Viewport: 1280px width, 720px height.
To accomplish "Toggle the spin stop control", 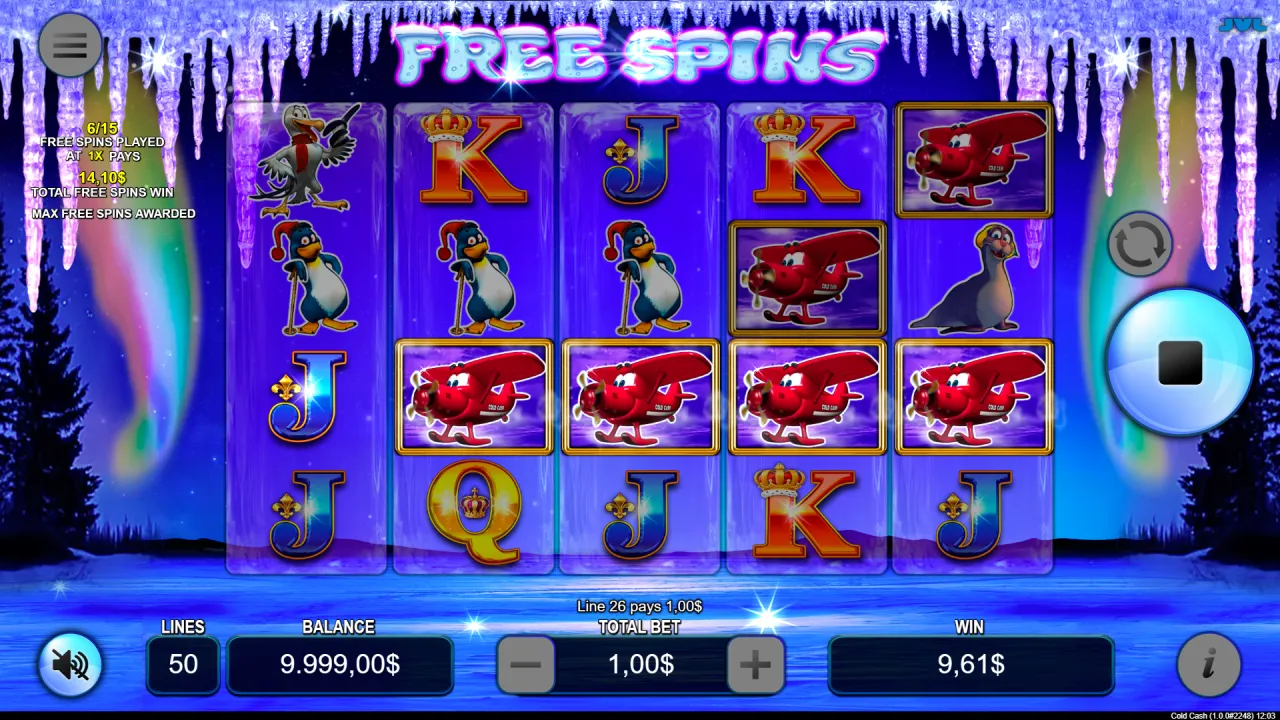I will pos(1178,364).
